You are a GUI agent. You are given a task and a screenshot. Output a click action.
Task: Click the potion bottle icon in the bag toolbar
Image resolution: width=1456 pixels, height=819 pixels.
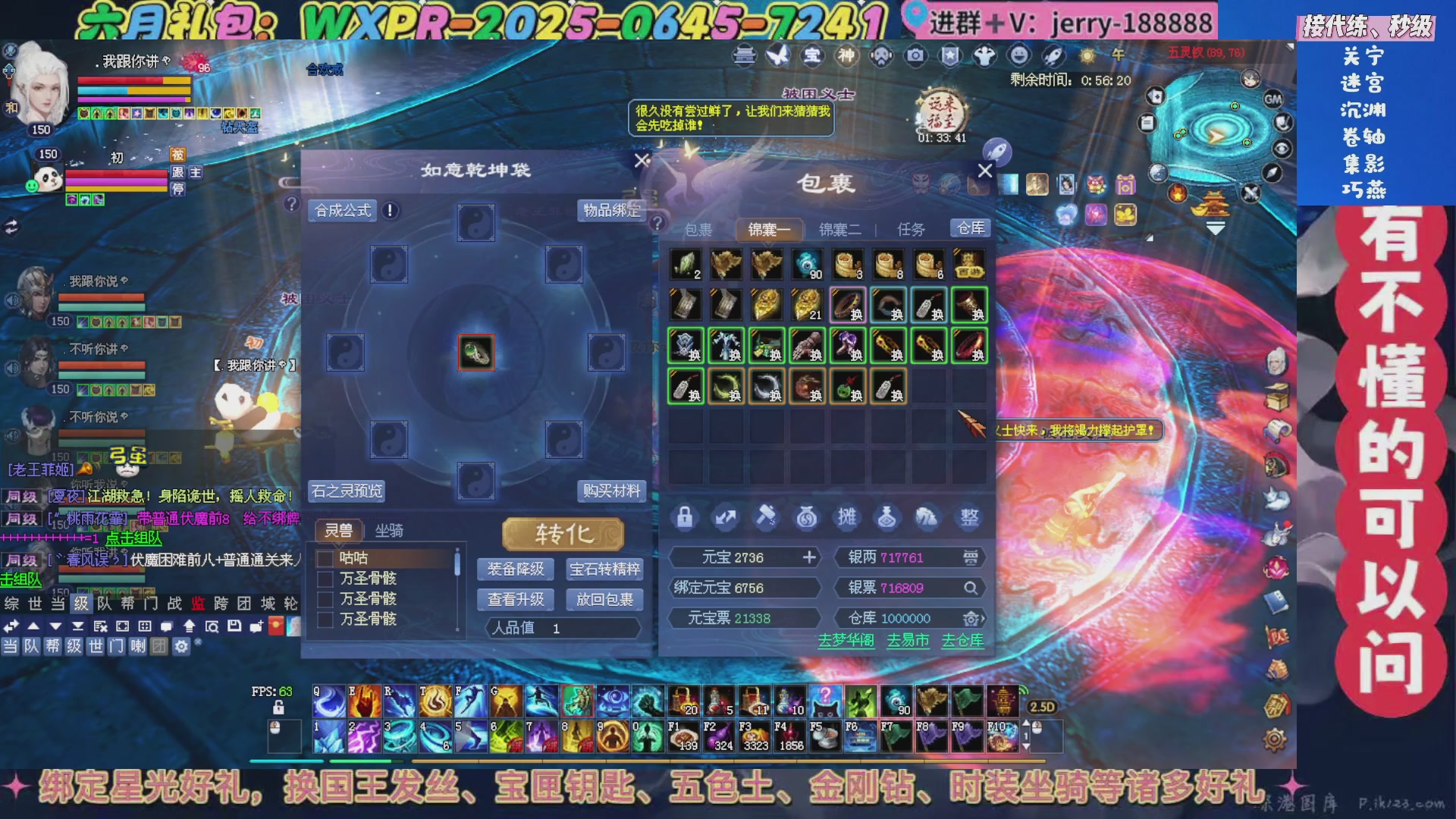click(x=888, y=518)
